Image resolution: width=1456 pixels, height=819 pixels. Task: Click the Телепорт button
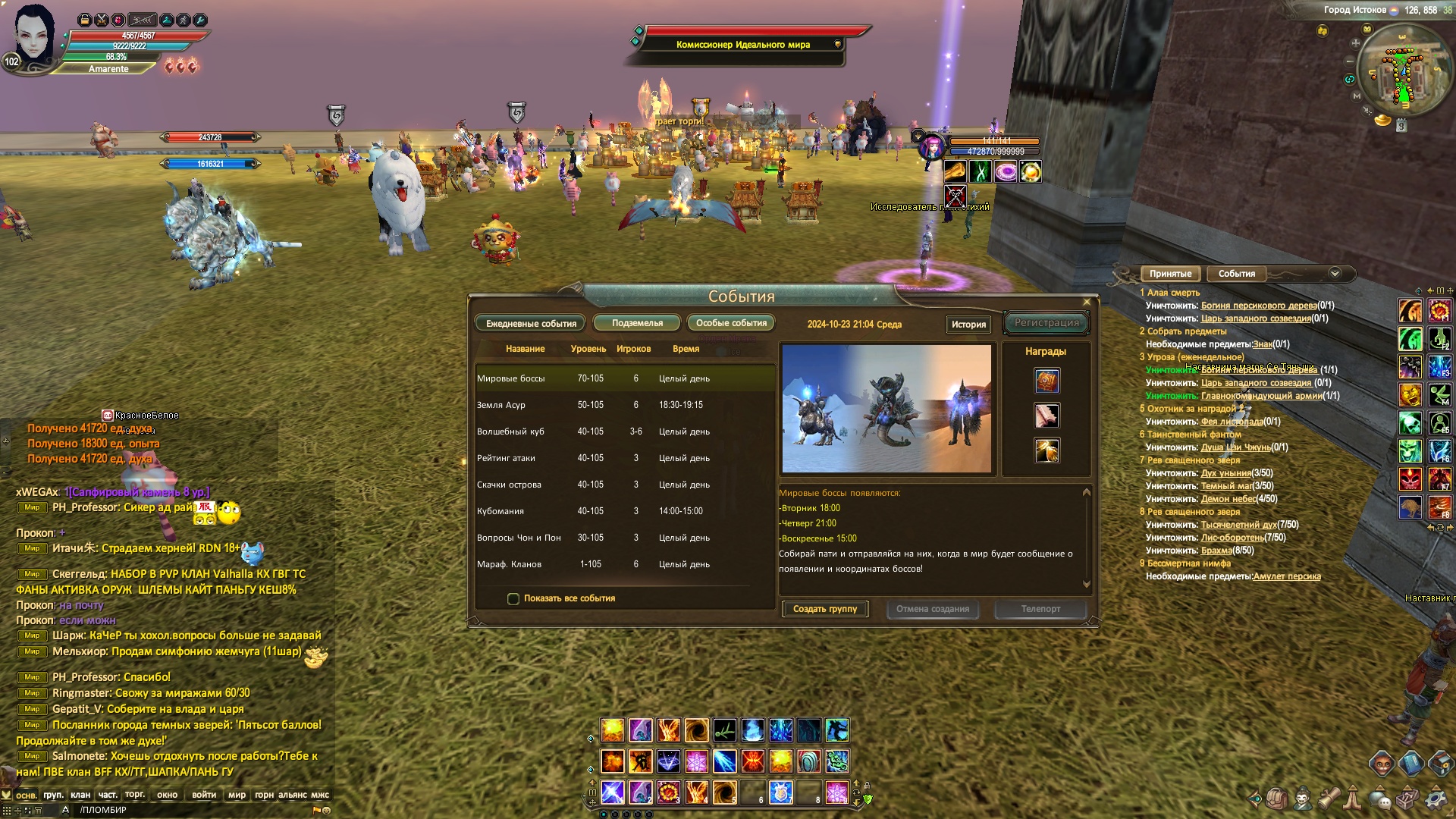click(1040, 609)
